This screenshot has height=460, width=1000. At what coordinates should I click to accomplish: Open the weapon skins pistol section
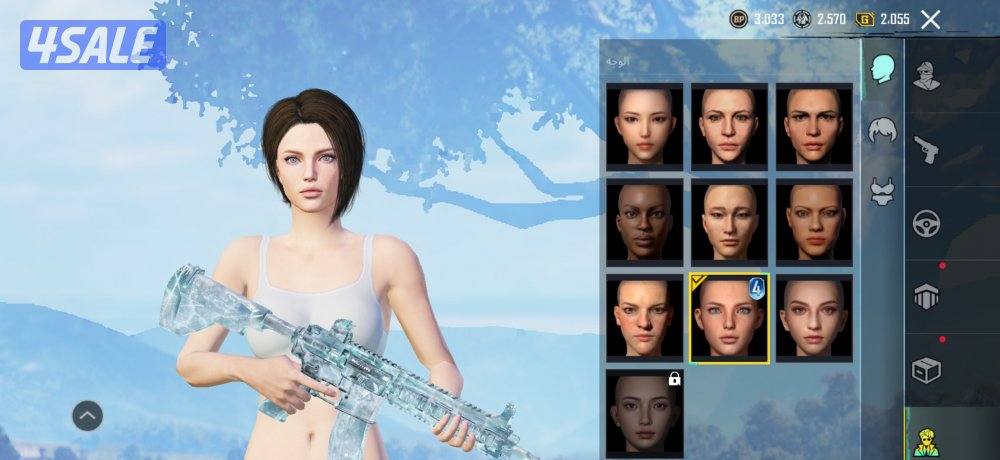[x=927, y=150]
